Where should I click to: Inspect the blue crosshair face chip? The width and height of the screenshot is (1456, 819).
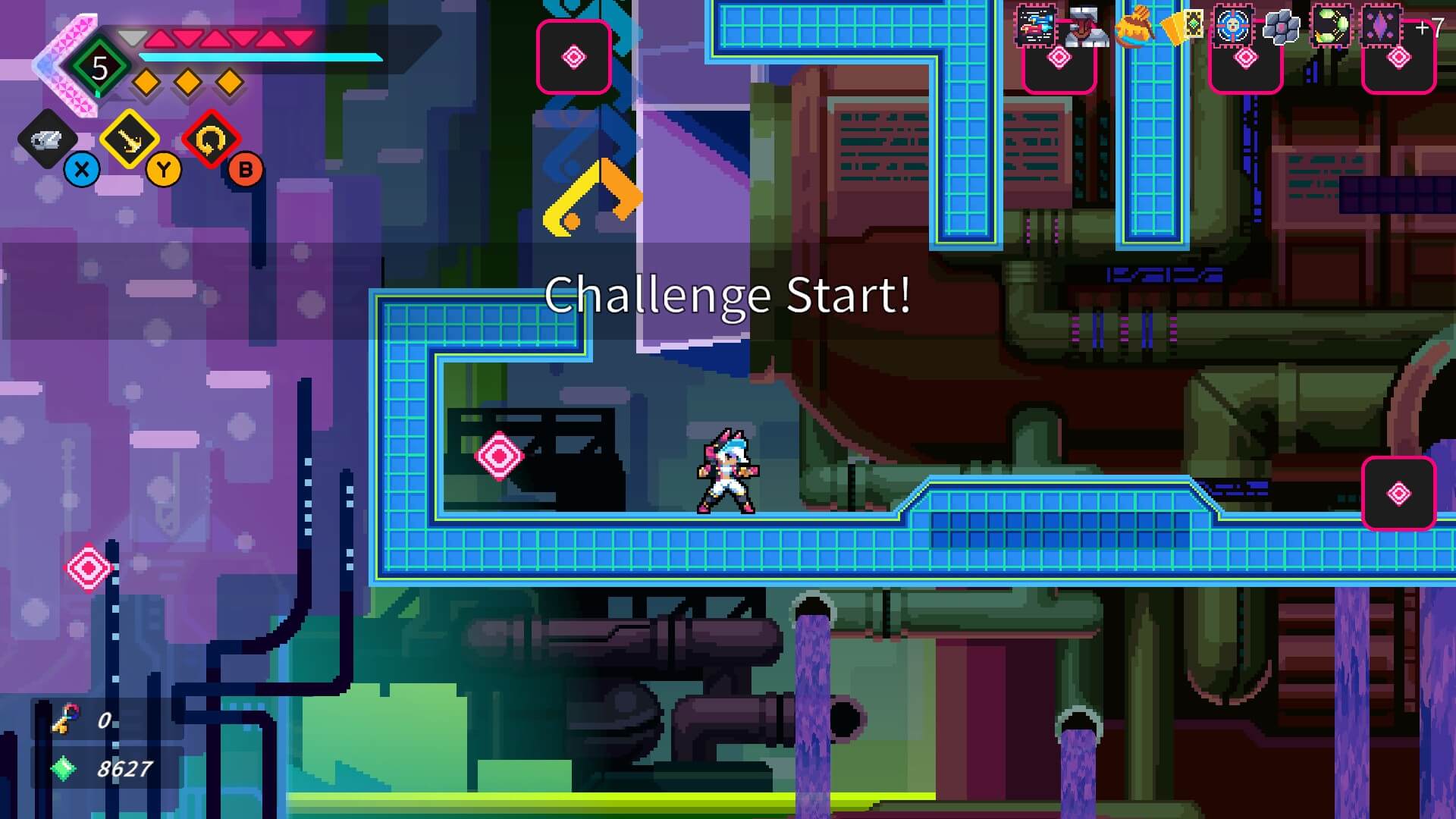click(x=1233, y=27)
